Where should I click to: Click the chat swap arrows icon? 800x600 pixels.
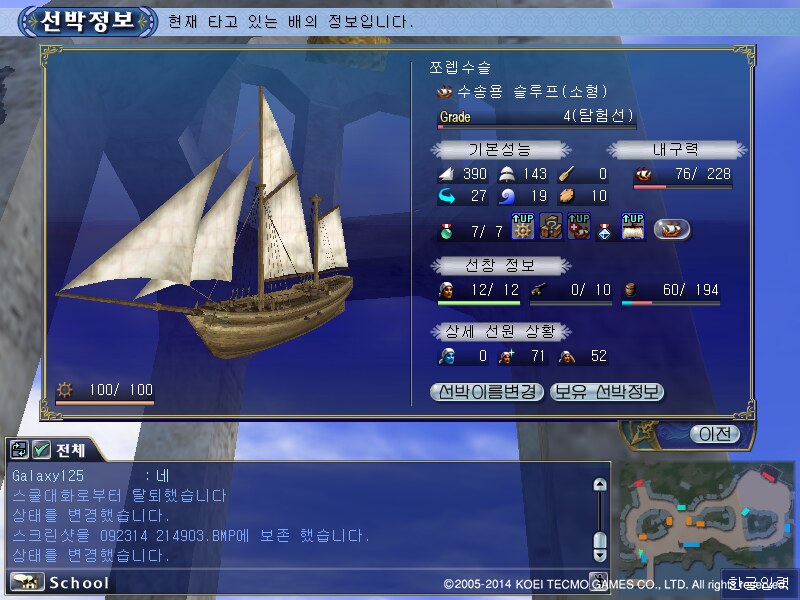point(20,450)
